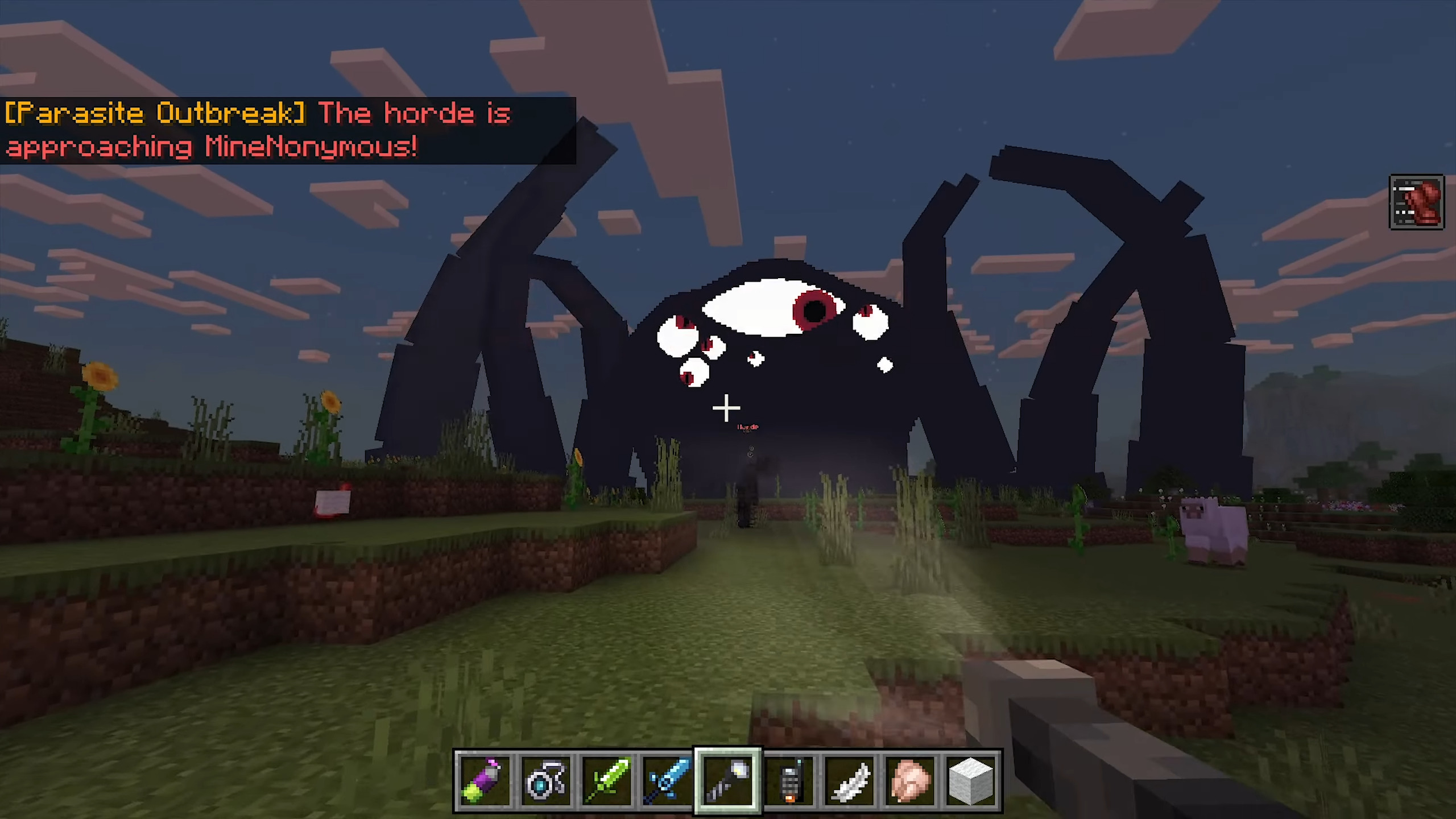The image size is (1456, 819).
Task: Select the white feather slot
Action: coord(850,780)
